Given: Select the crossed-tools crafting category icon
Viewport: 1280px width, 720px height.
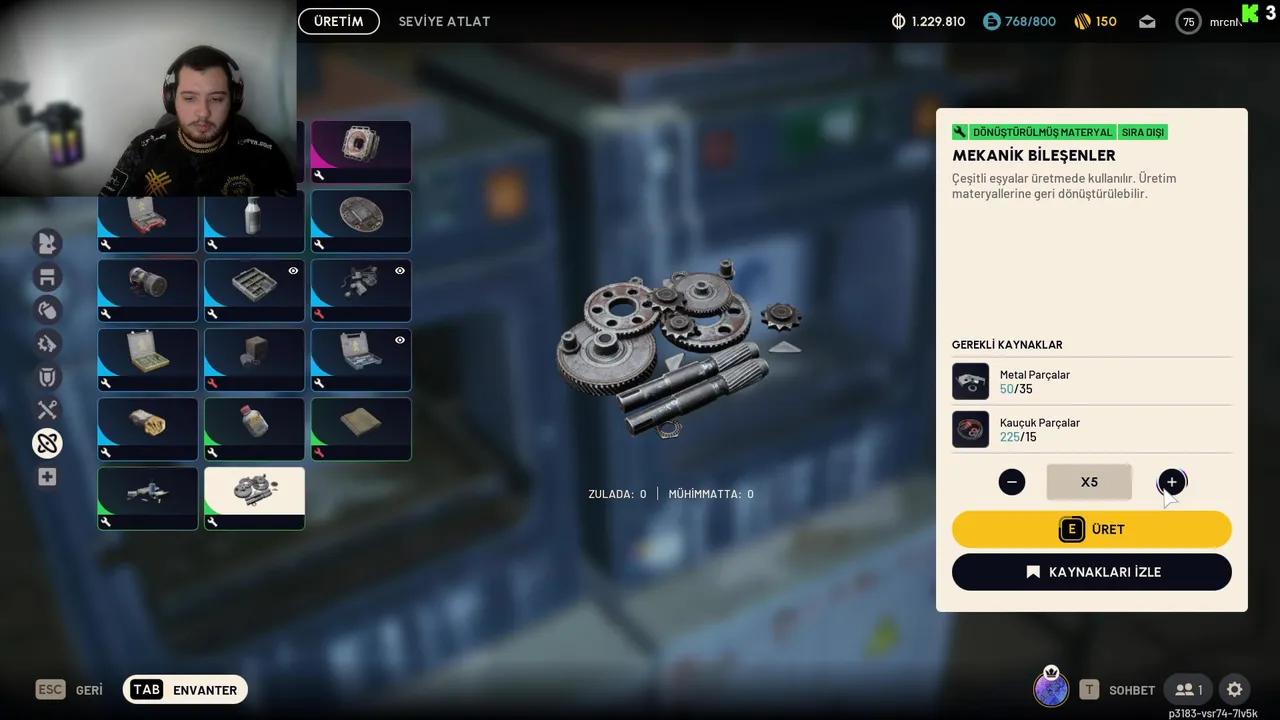Looking at the screenshot, I should tap(47, 410).
